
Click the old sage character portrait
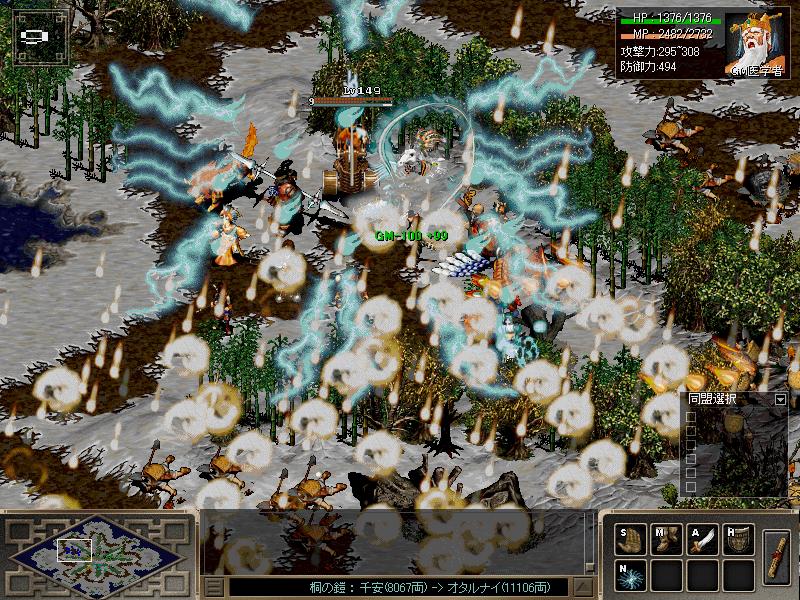pos(757,41)
